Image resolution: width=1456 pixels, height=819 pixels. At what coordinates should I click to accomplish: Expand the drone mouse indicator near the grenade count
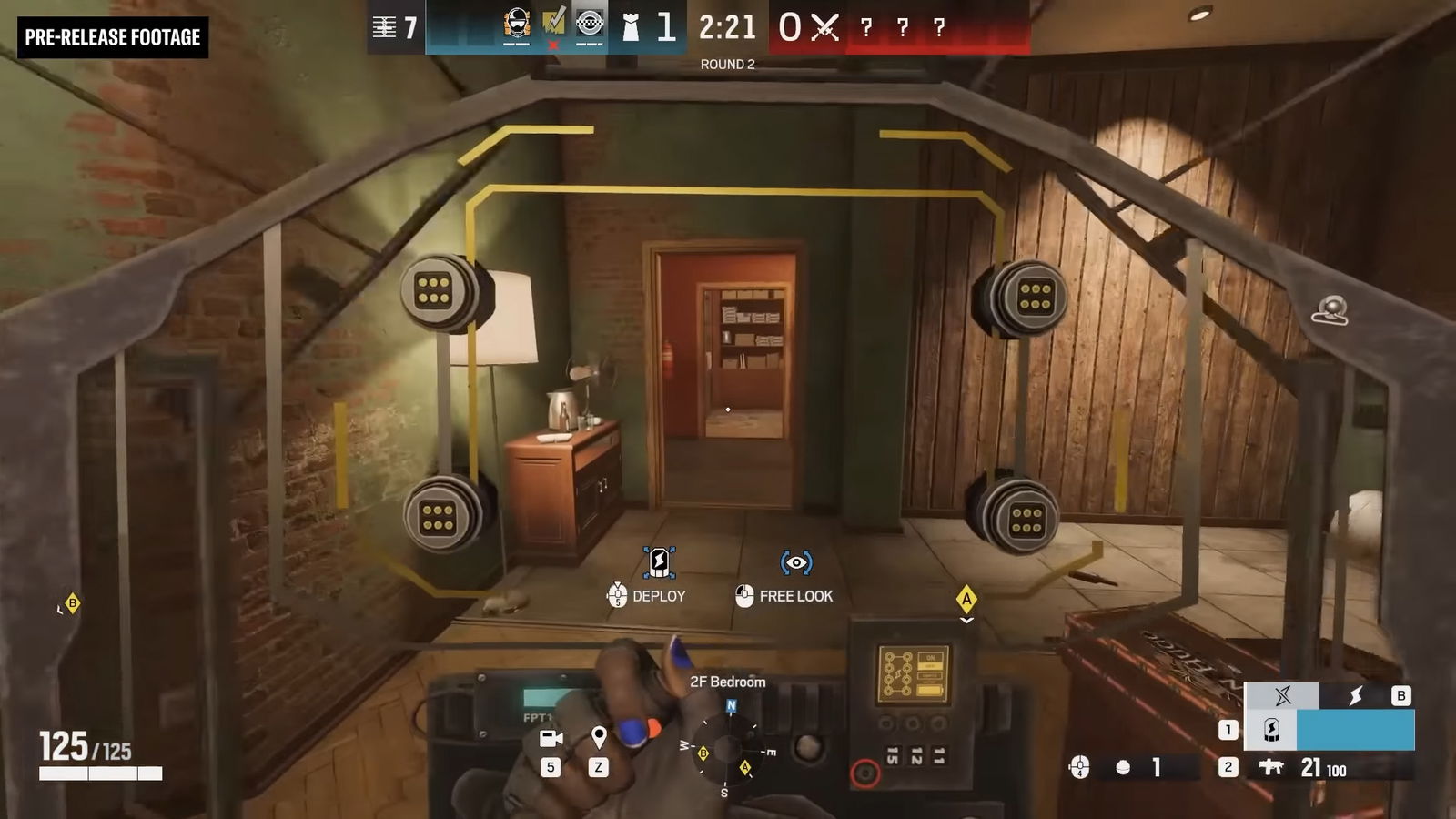pyautogui.click(x=1080, y=767)
